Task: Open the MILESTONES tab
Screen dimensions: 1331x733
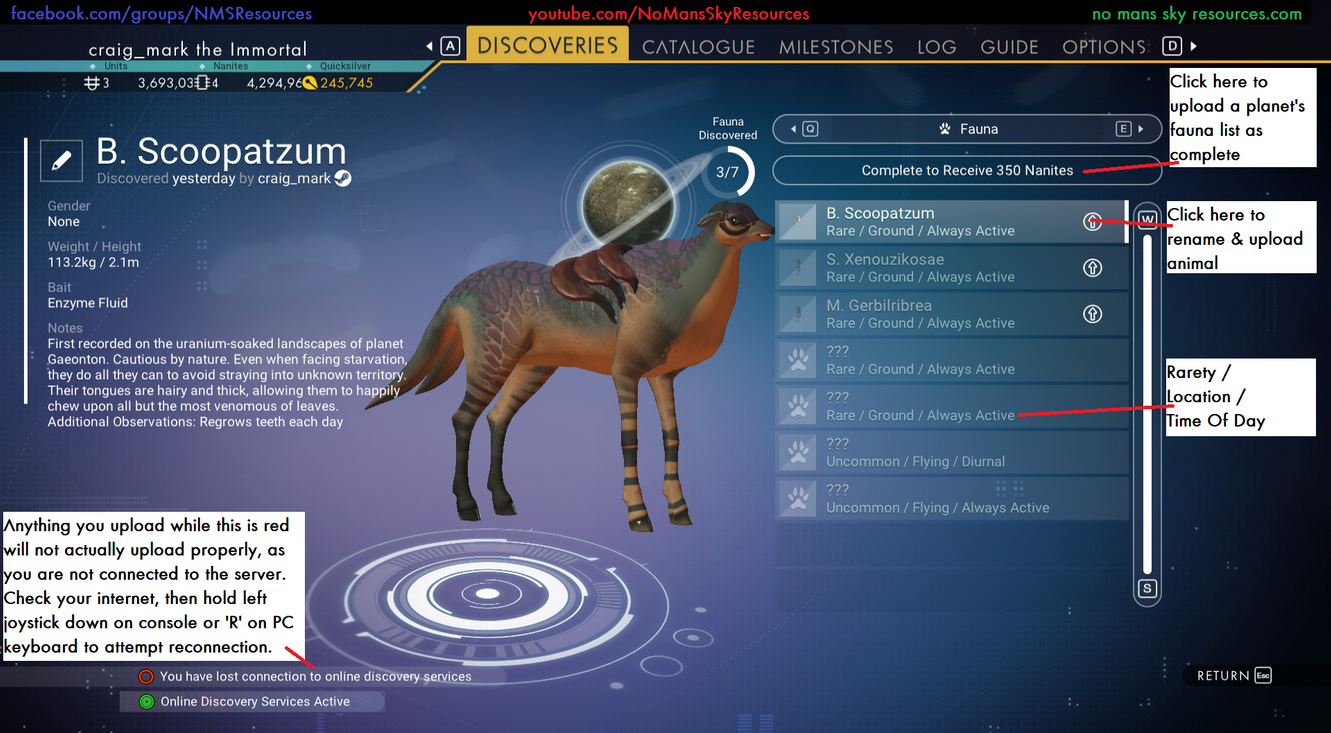Action: coord(836,46)
